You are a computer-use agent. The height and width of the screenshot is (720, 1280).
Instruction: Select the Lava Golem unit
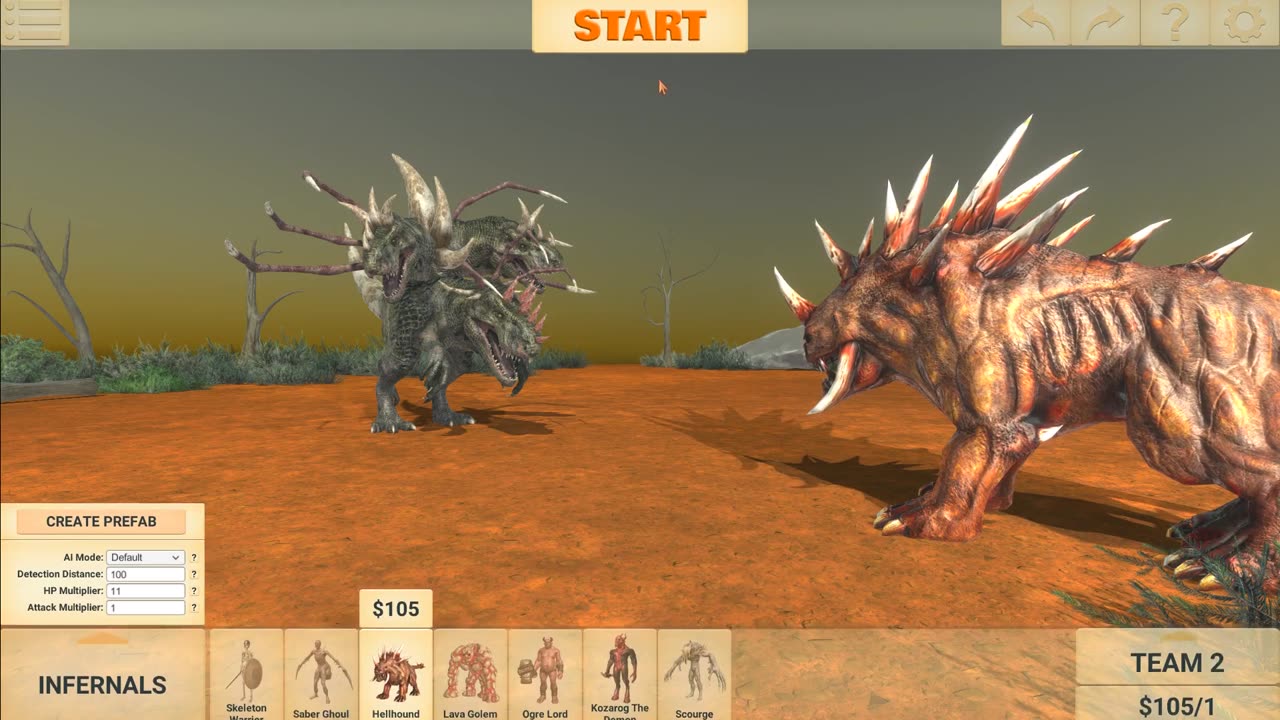(x=470, y=675)
